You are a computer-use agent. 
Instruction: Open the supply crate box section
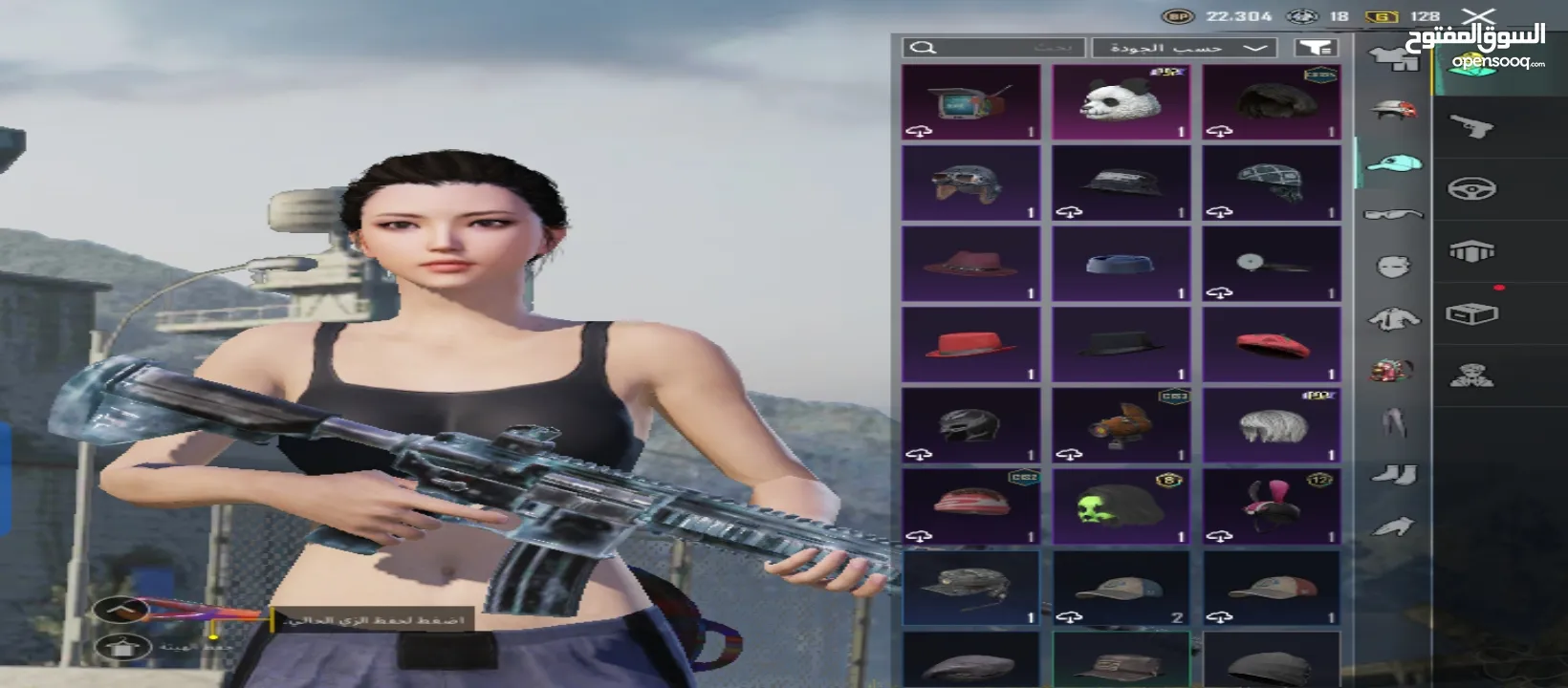(x=1471, y=314)
